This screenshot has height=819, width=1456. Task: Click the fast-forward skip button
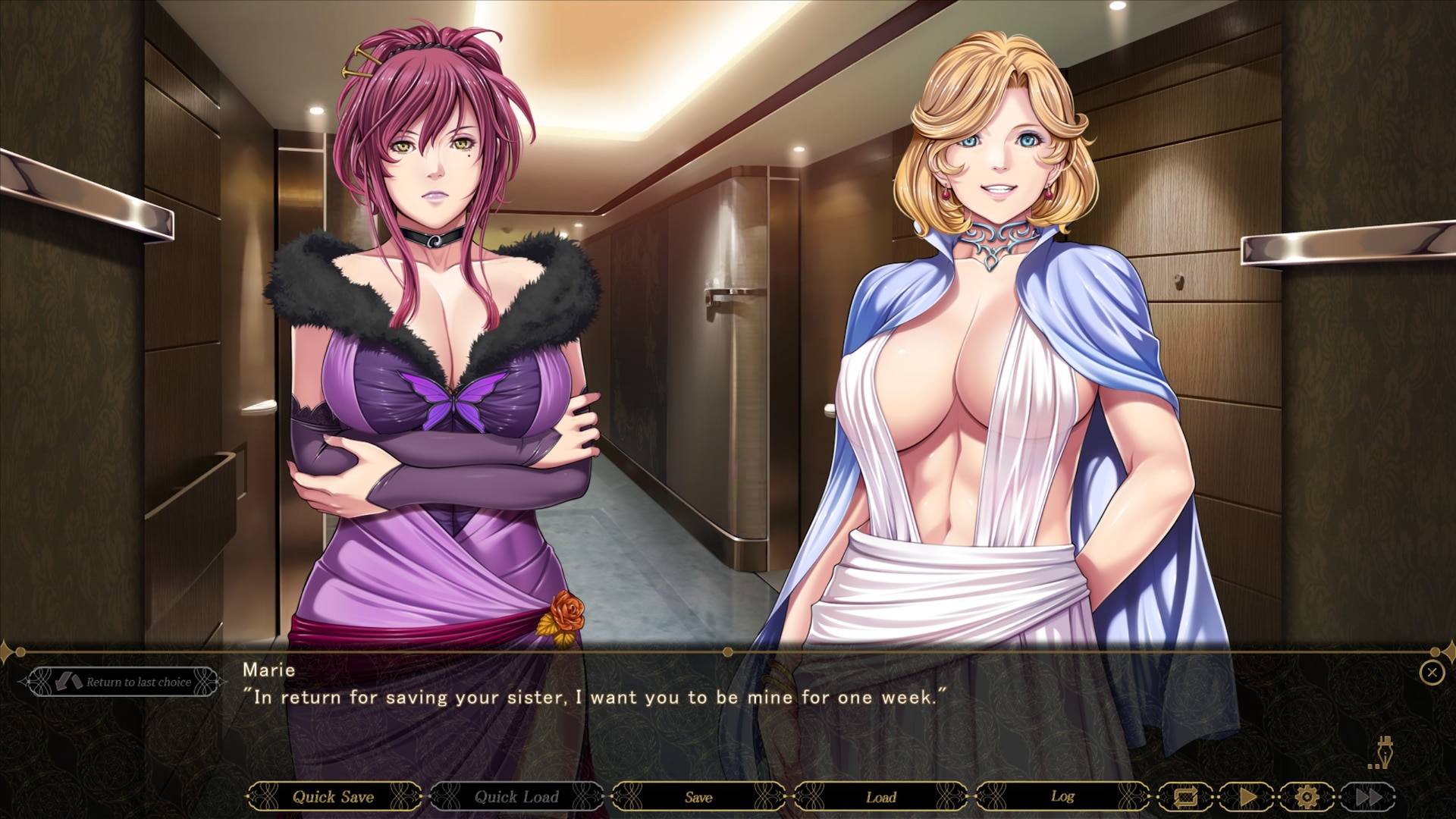[x=1368, y=797]
